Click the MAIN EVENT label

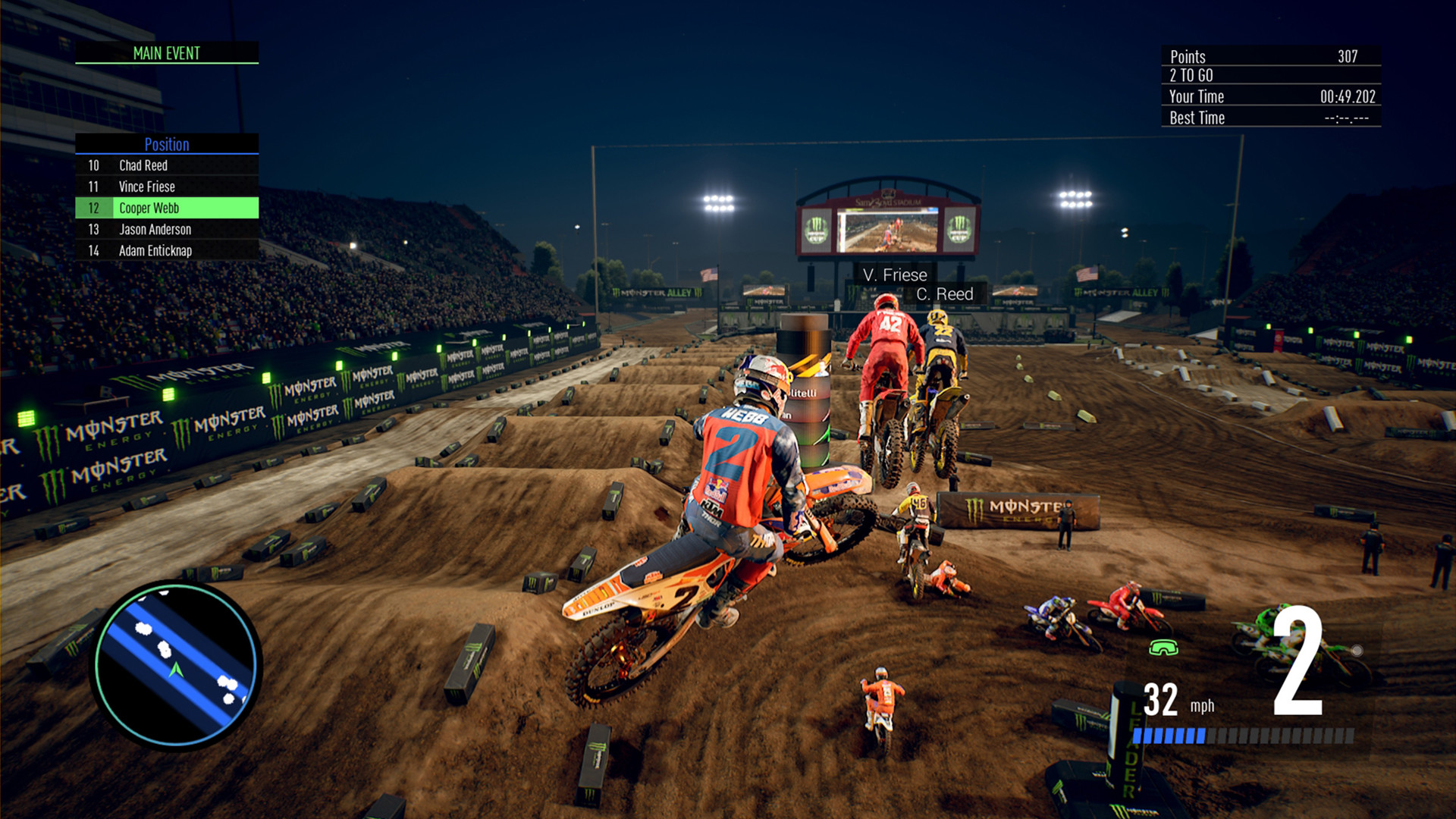point(167,53)
